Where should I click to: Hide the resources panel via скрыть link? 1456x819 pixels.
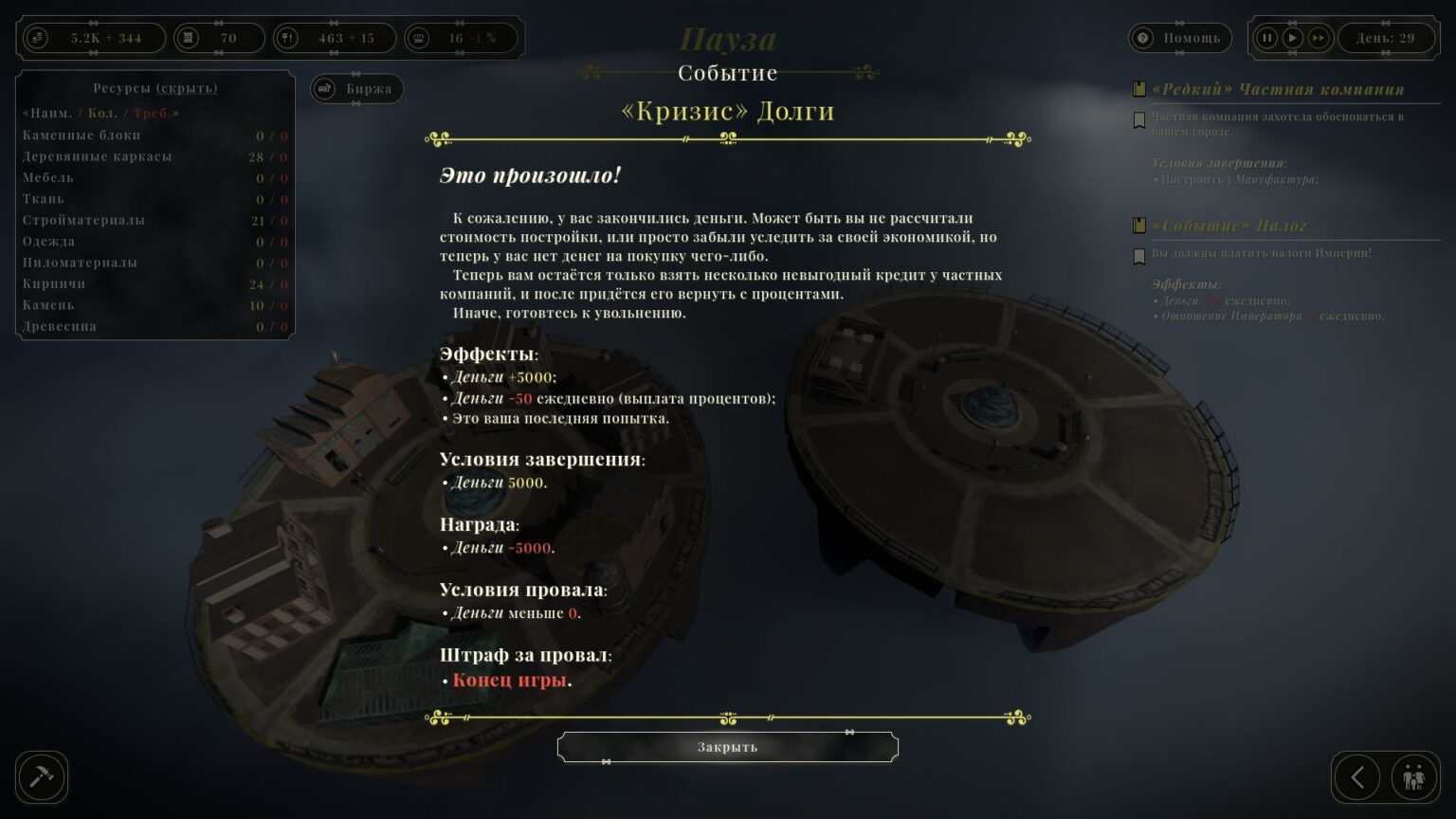(187, 88)
